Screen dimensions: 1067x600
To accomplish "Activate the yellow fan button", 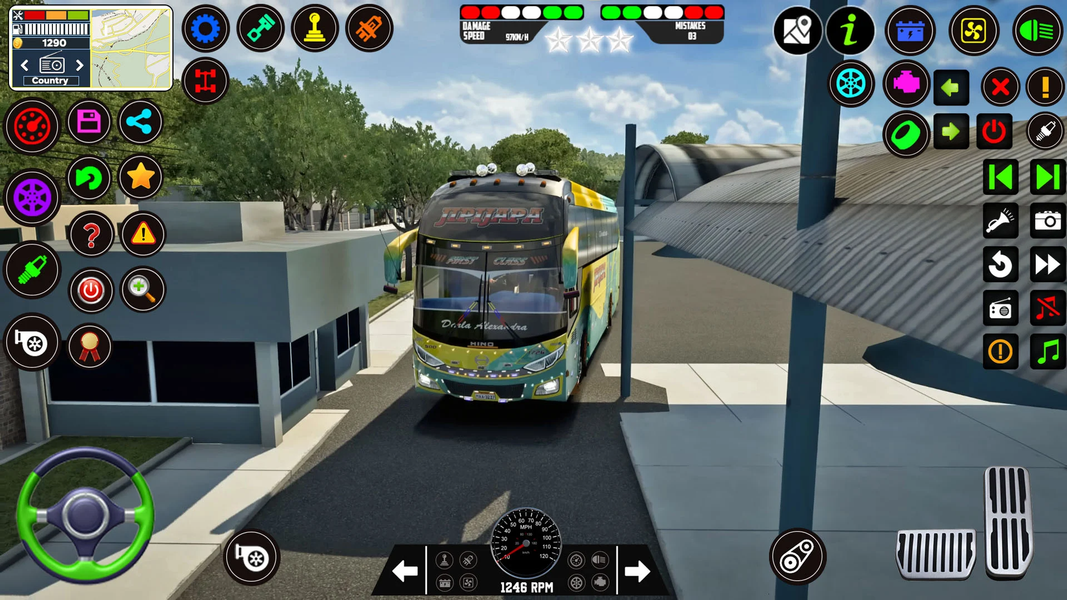I will pyautogui.click(x=973, y=30).
